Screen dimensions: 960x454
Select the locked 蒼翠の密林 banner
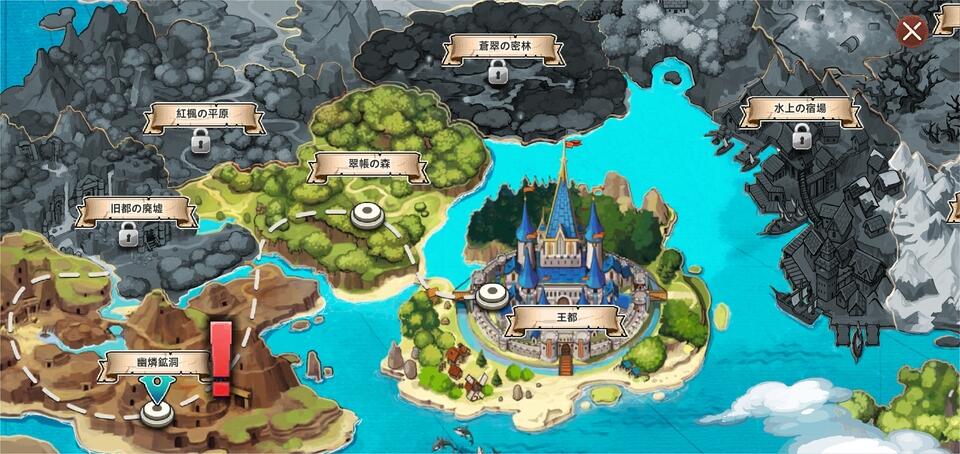coord(497,47)
